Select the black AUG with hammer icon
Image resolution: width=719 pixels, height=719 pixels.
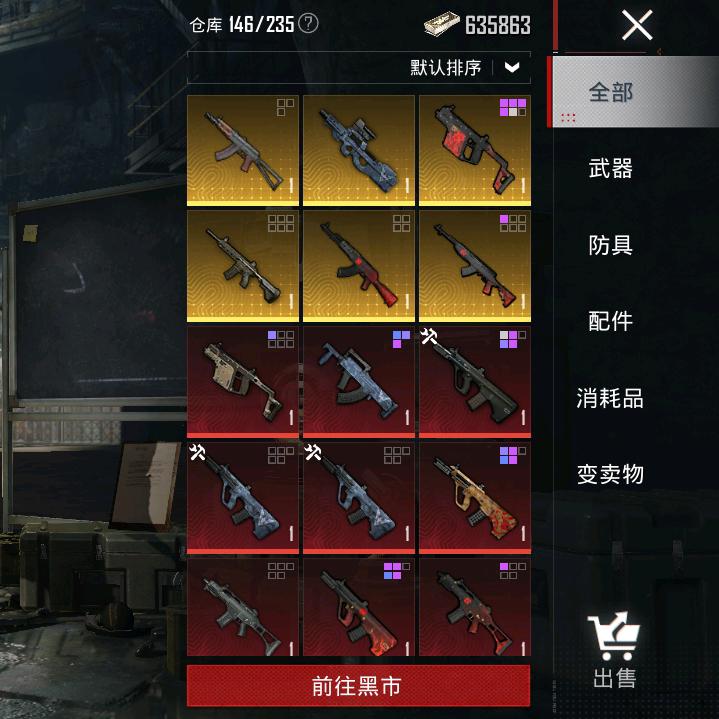point(474,381)
